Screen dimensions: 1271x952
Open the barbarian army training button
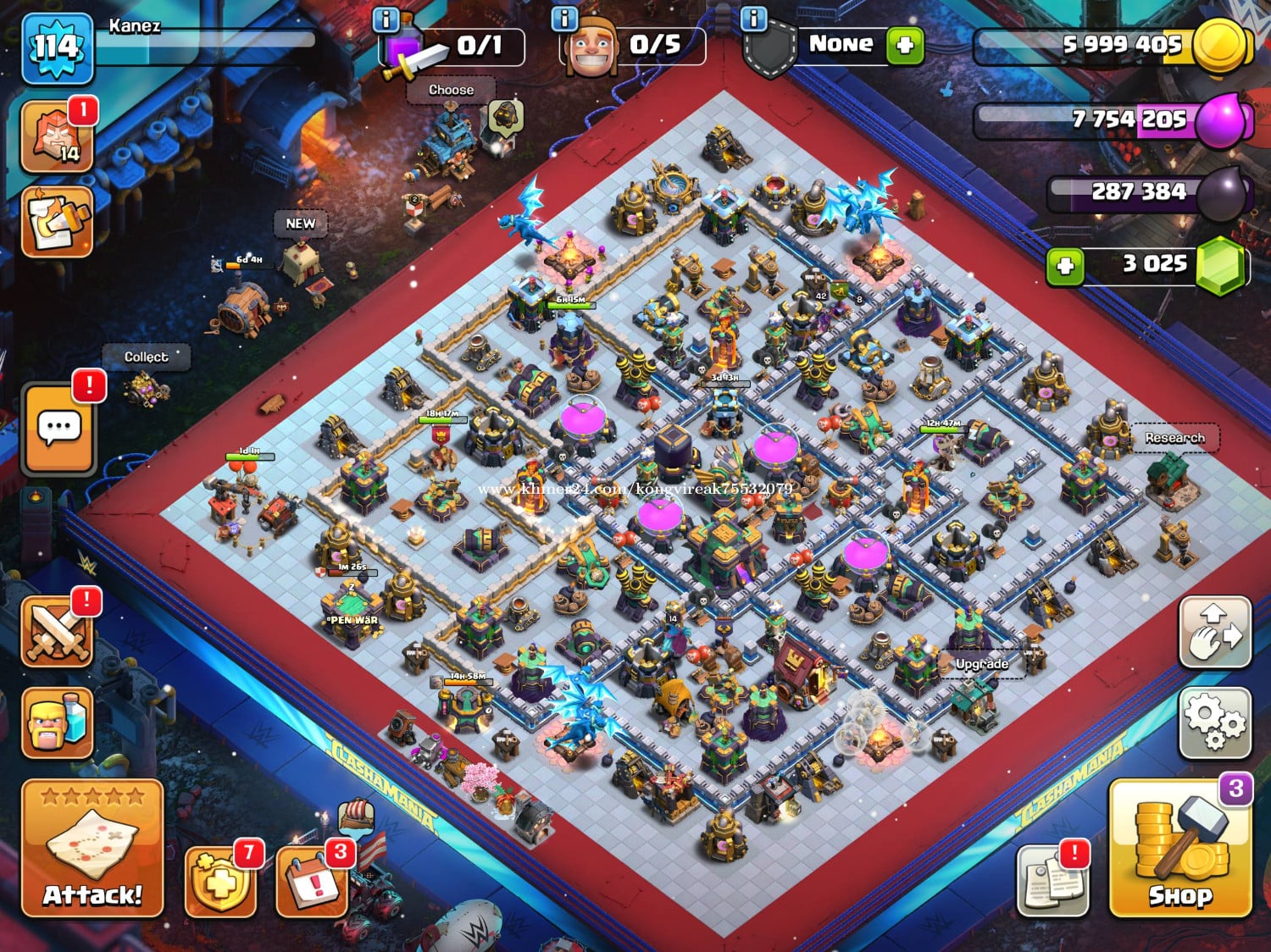tap(57, 722)
